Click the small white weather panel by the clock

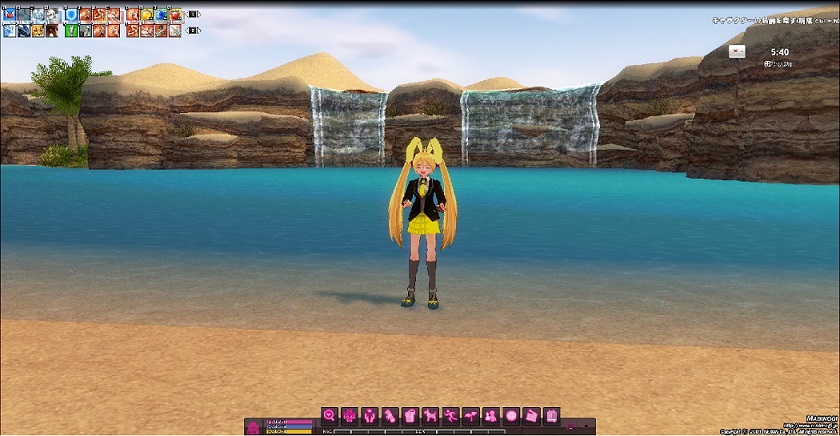coord(737,51)
